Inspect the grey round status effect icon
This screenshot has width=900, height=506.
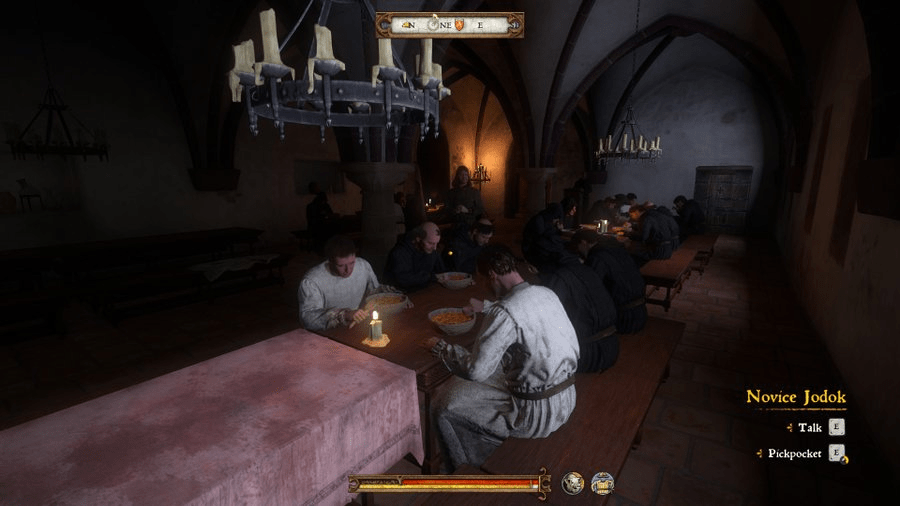click(x=573, y=484)
